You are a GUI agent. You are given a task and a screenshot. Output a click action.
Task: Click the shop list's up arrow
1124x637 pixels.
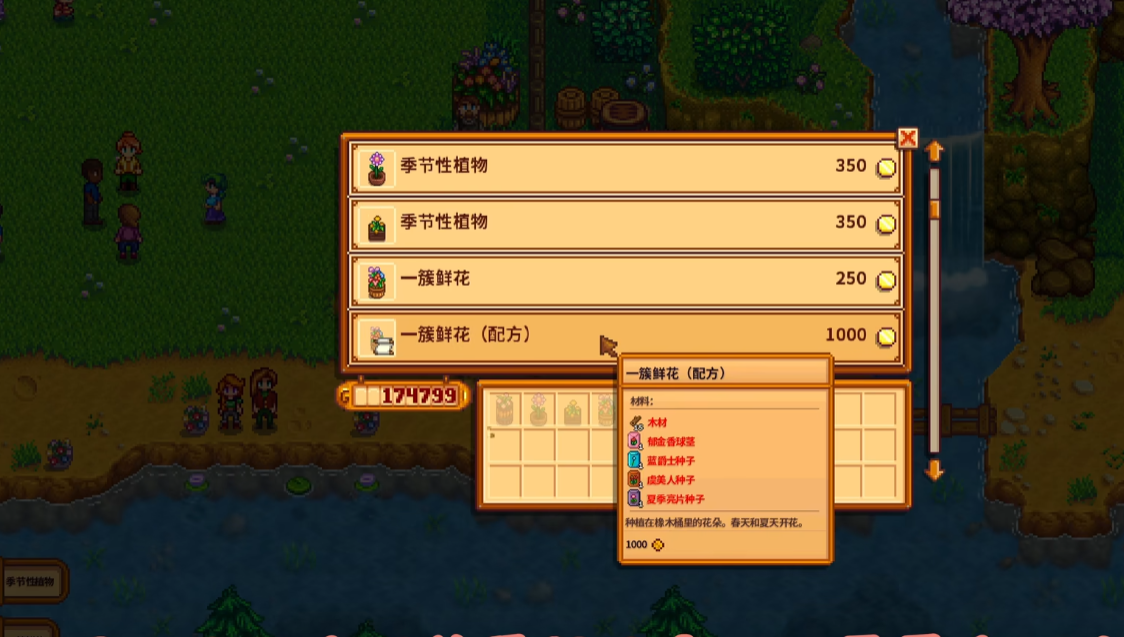pos(935,151)
